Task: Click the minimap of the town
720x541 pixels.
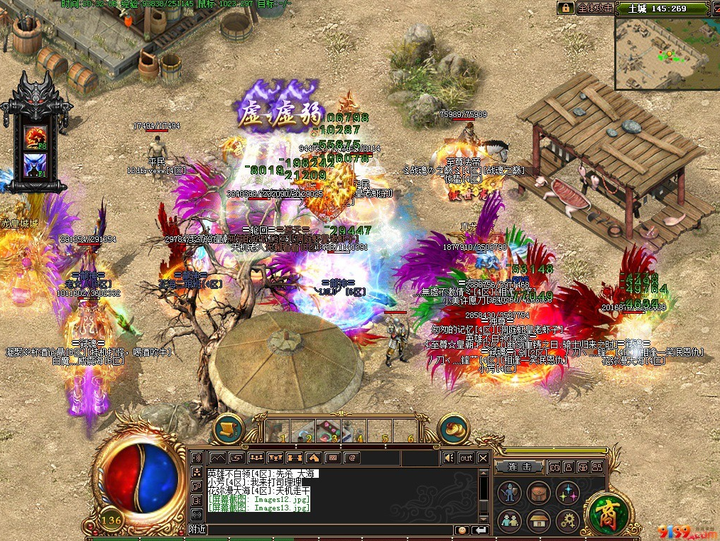Action: (x=664, y=51)
